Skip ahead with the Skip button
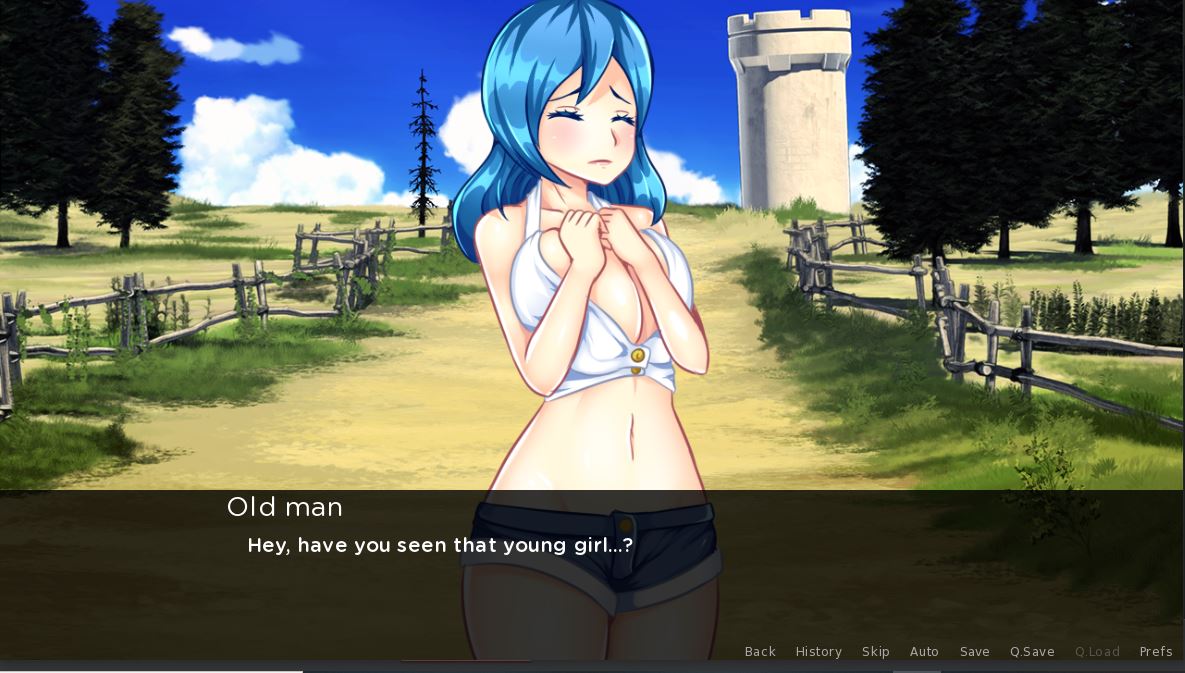 (875, 652)
